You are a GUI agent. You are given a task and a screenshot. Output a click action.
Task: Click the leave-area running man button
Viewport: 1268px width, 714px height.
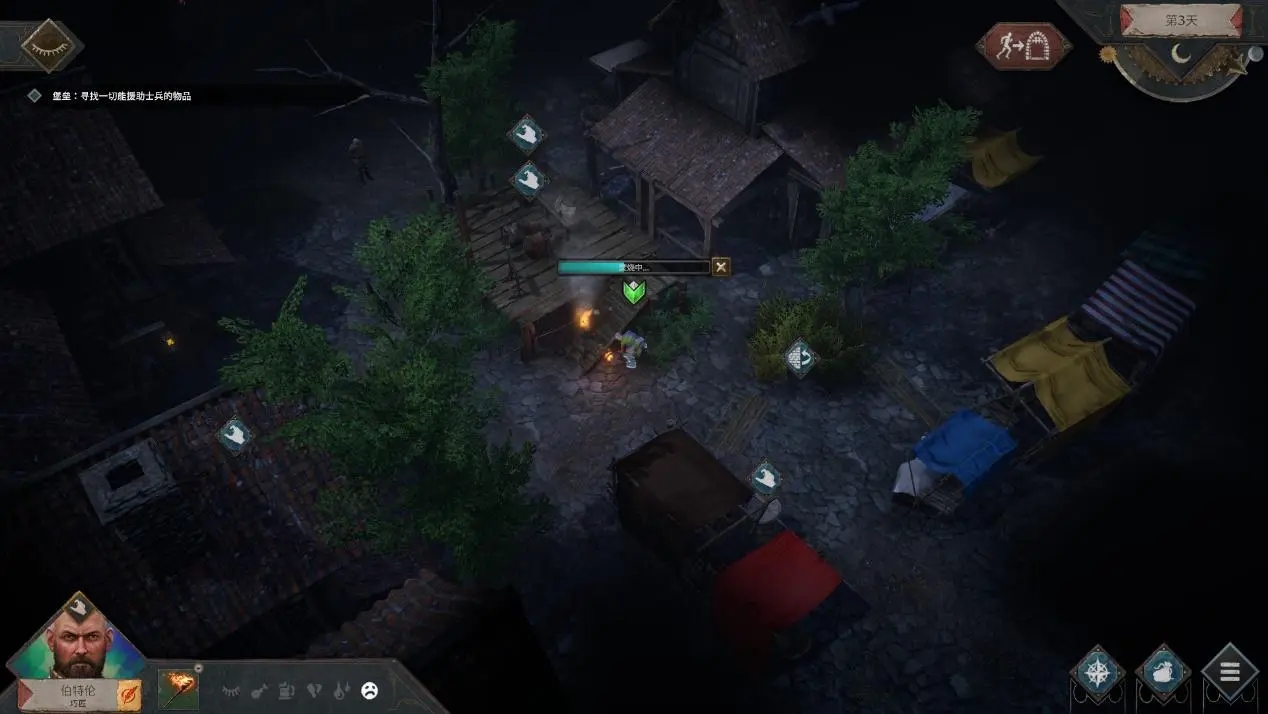pyautogui.click(x=1024, y=46)
